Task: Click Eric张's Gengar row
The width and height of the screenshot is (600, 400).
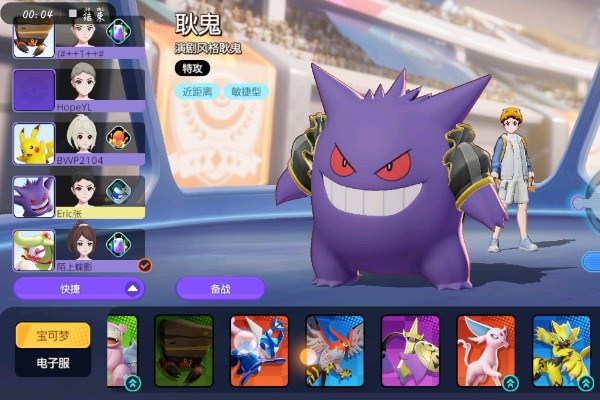Action: click(78, 197)
